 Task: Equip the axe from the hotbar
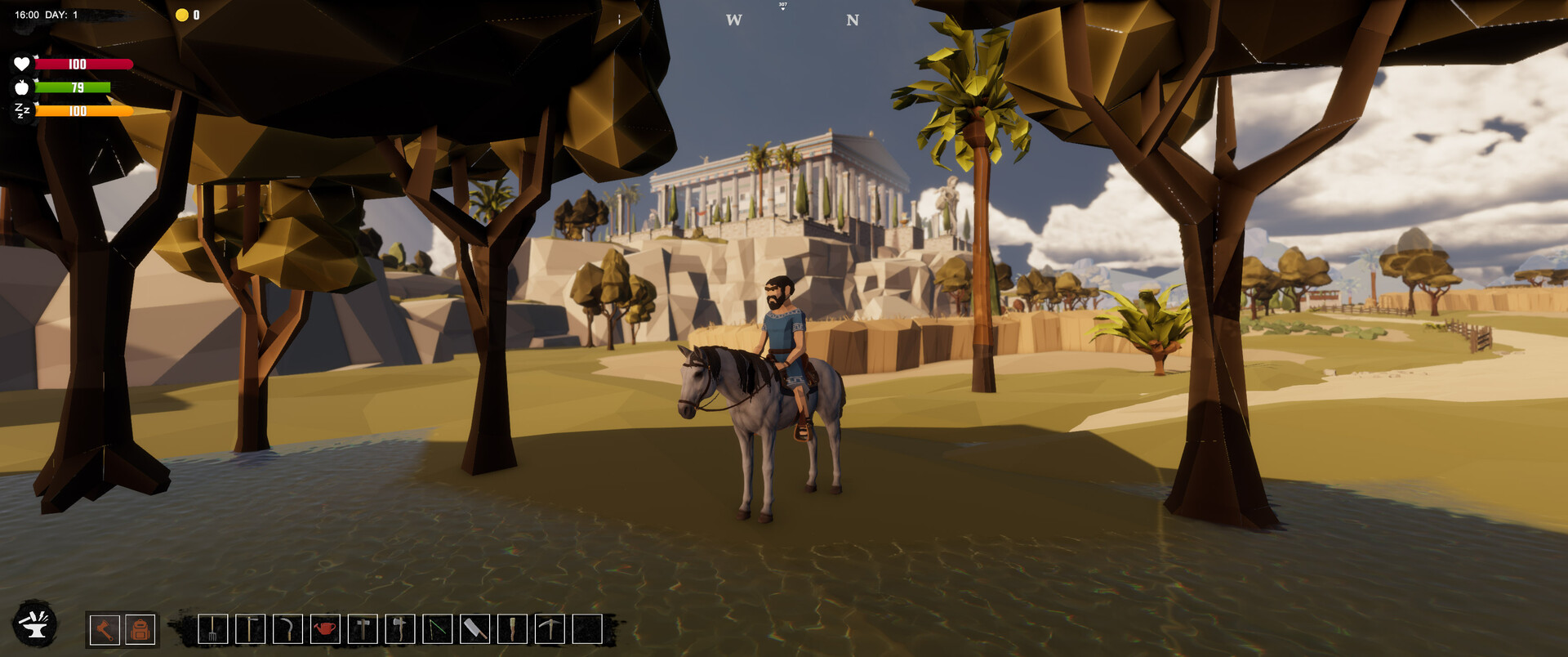[399, 630]
